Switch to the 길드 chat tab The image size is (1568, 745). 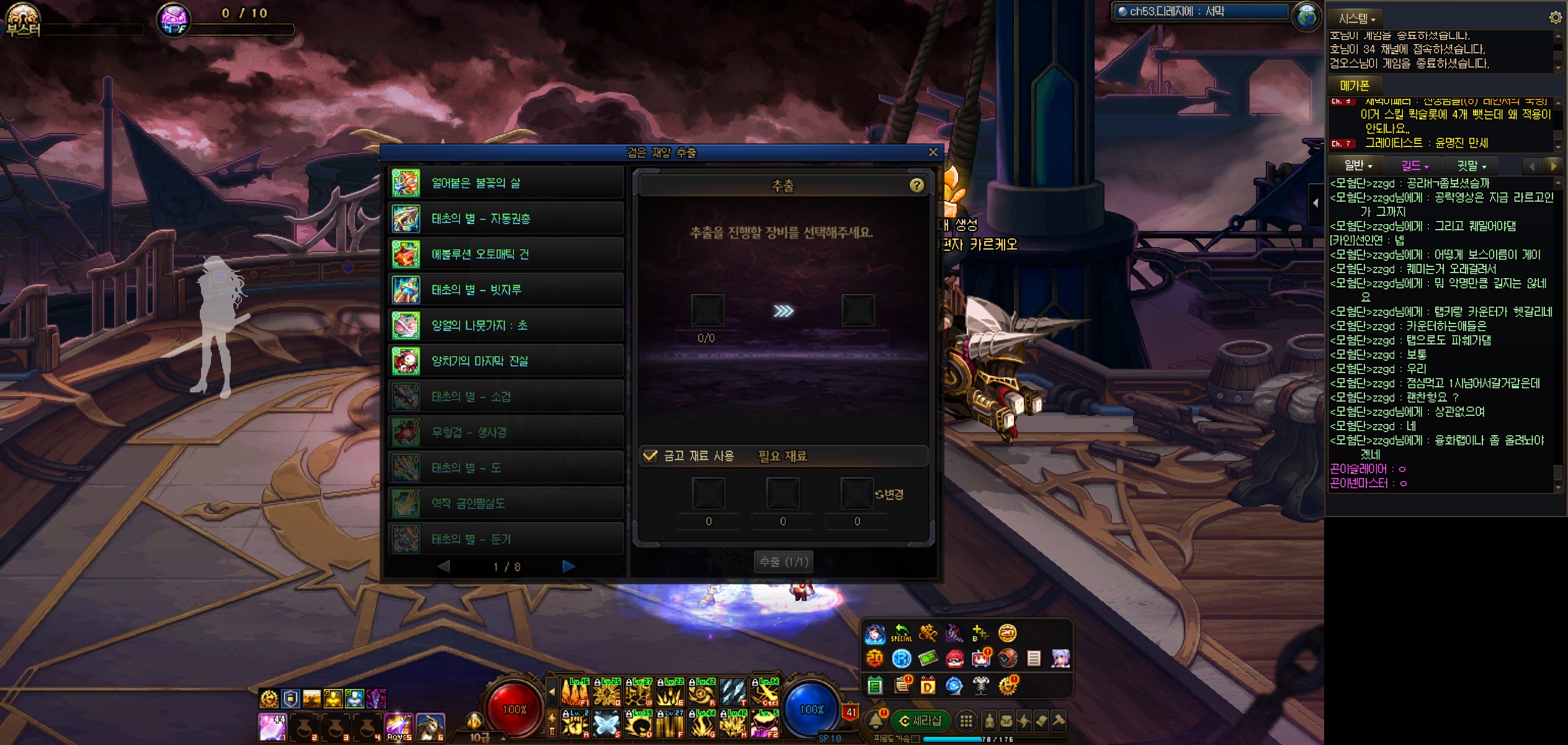[x=1415, y=166]
